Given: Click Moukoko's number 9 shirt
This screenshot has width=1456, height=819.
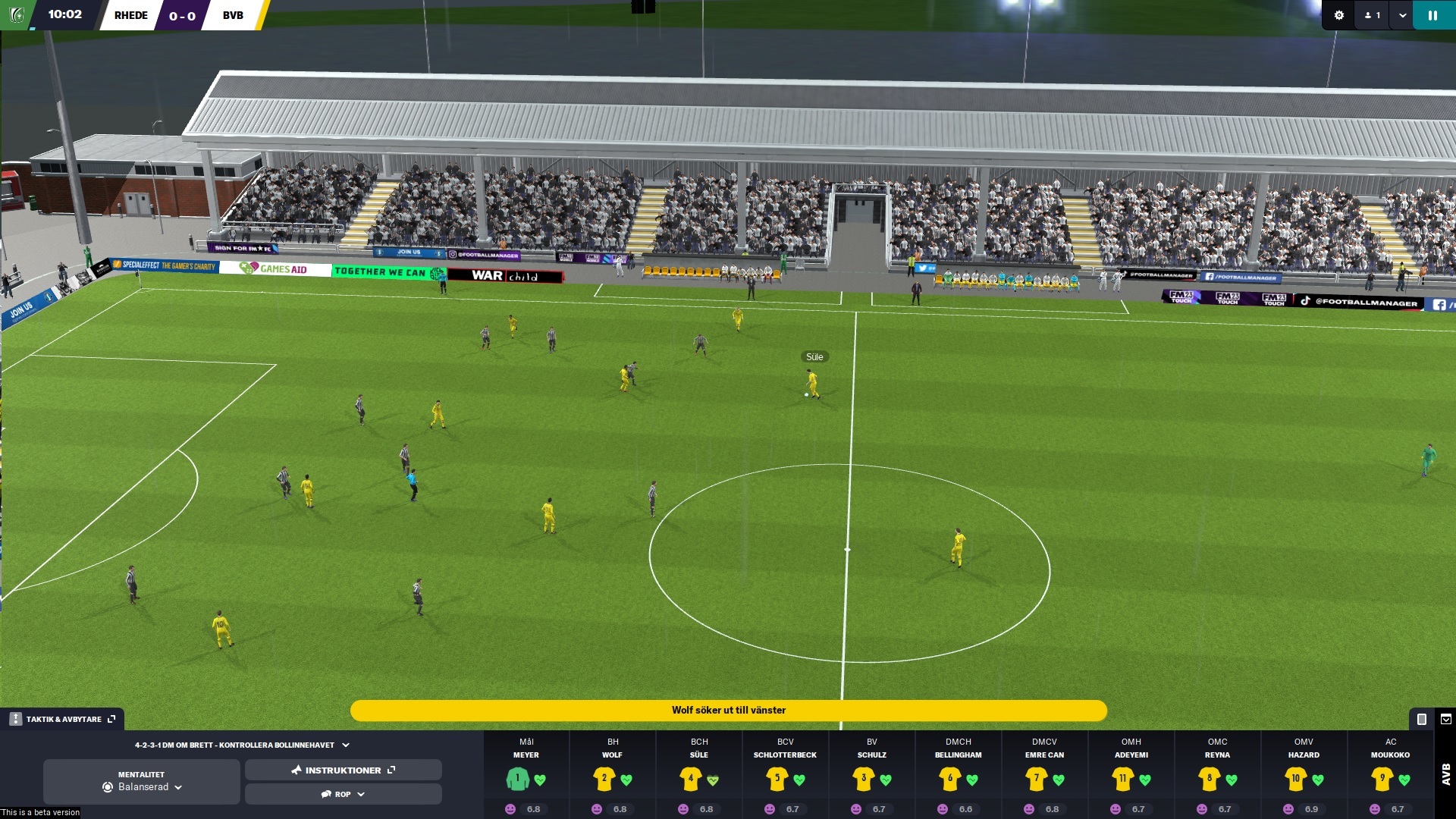Looking at the screenshot, I should click(1382, 778).
